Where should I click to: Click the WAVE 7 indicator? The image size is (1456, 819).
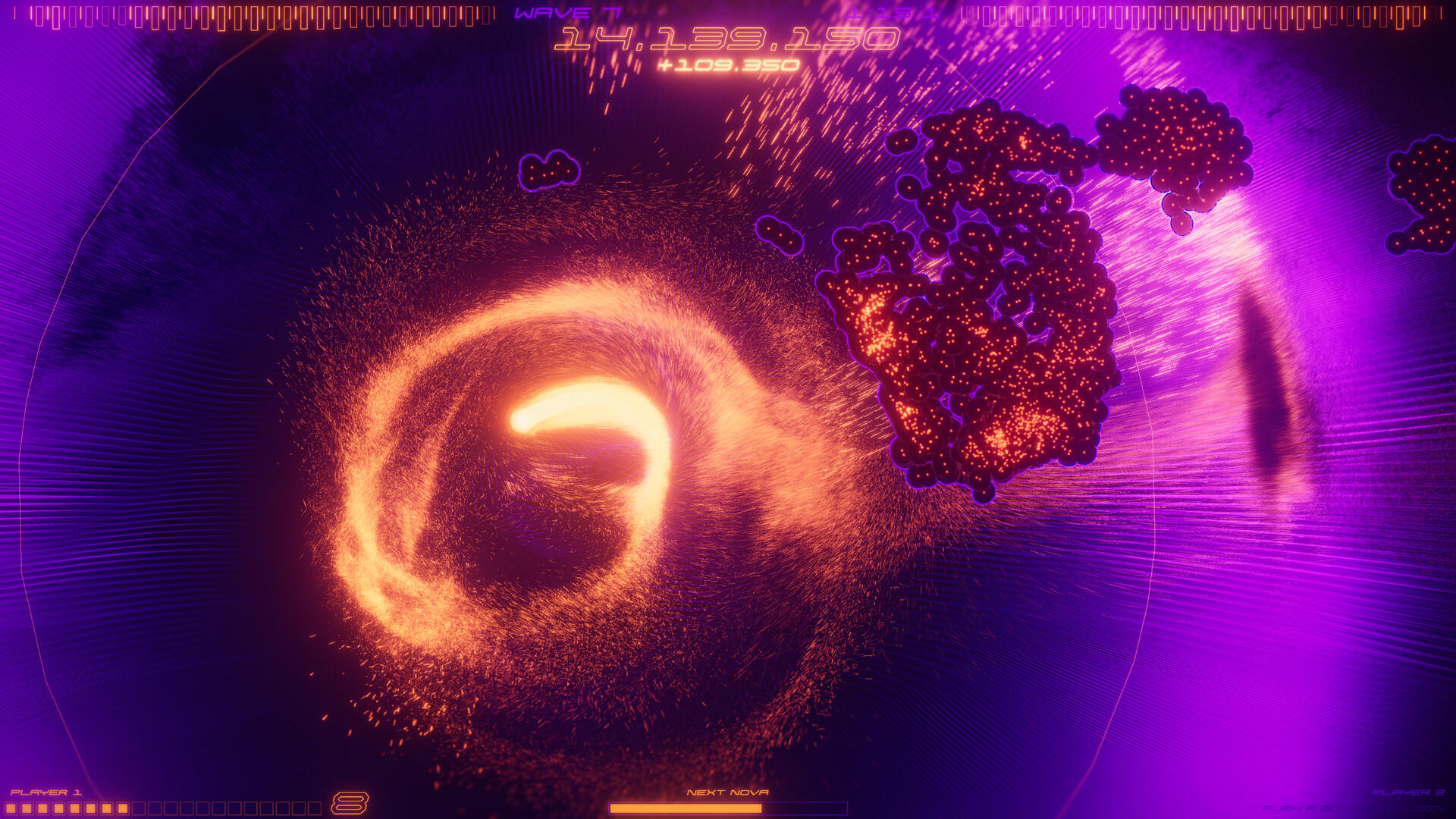coord(566,13)
